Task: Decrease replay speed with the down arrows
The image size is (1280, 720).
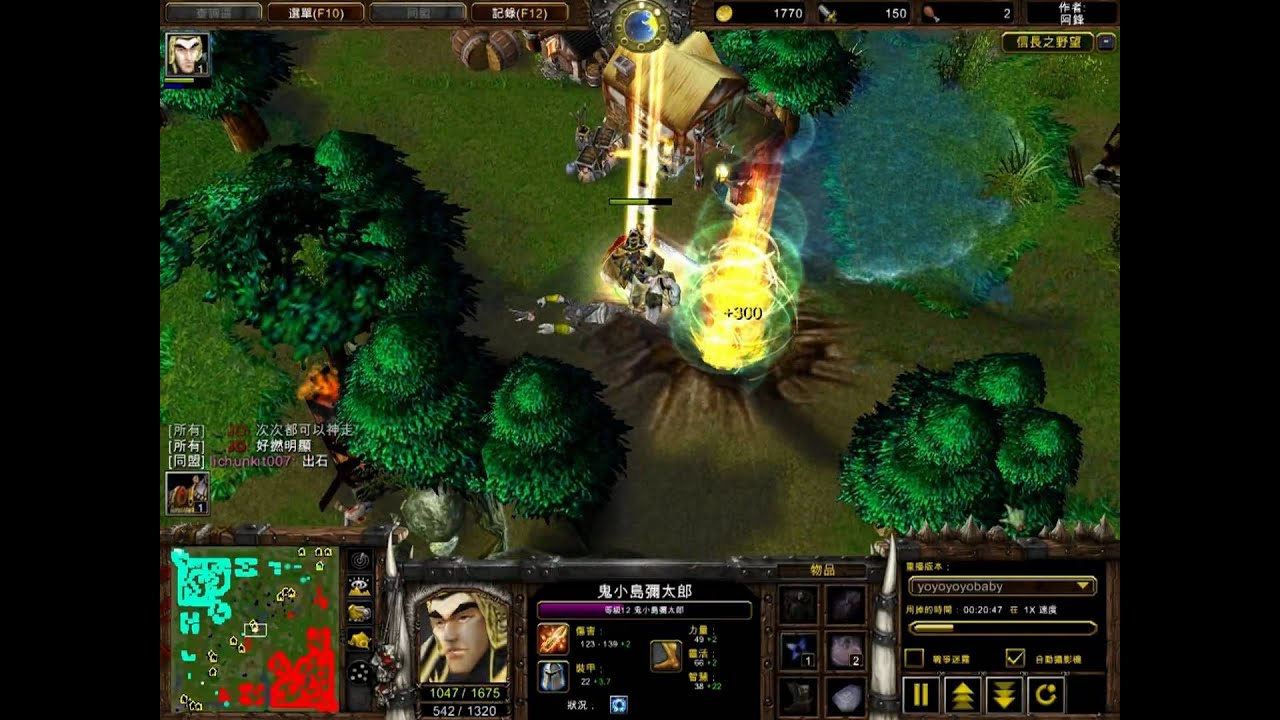Action: tap(1004, 694)
